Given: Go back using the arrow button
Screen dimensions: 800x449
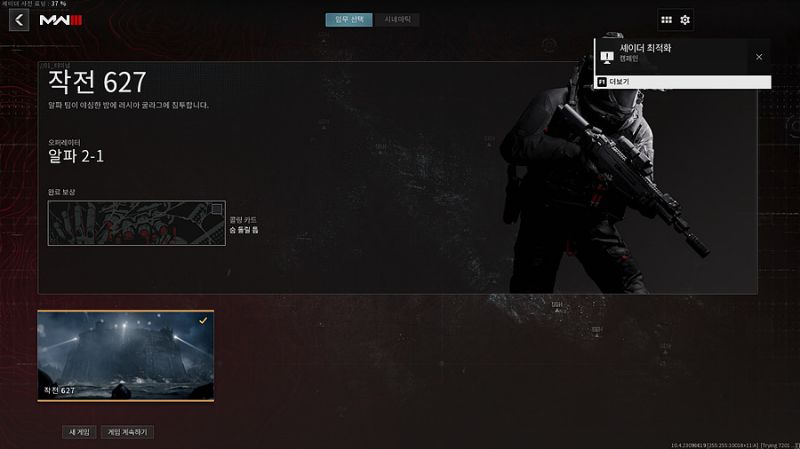Looking at the screenshot, I should coord(19,20).
